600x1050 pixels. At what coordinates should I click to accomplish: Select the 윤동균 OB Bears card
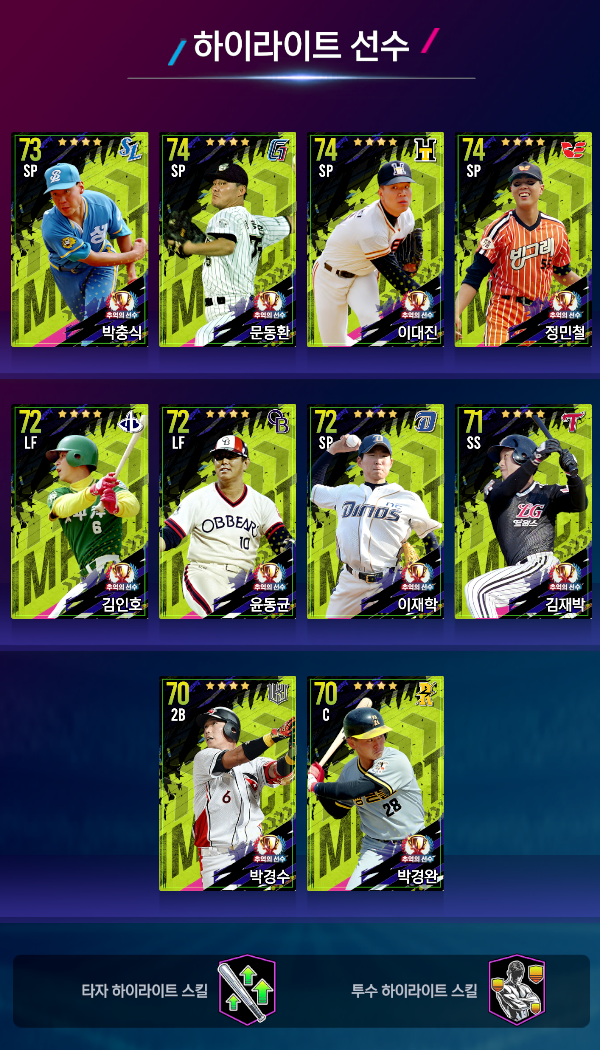pyautogui.click(x=228, y=512)
